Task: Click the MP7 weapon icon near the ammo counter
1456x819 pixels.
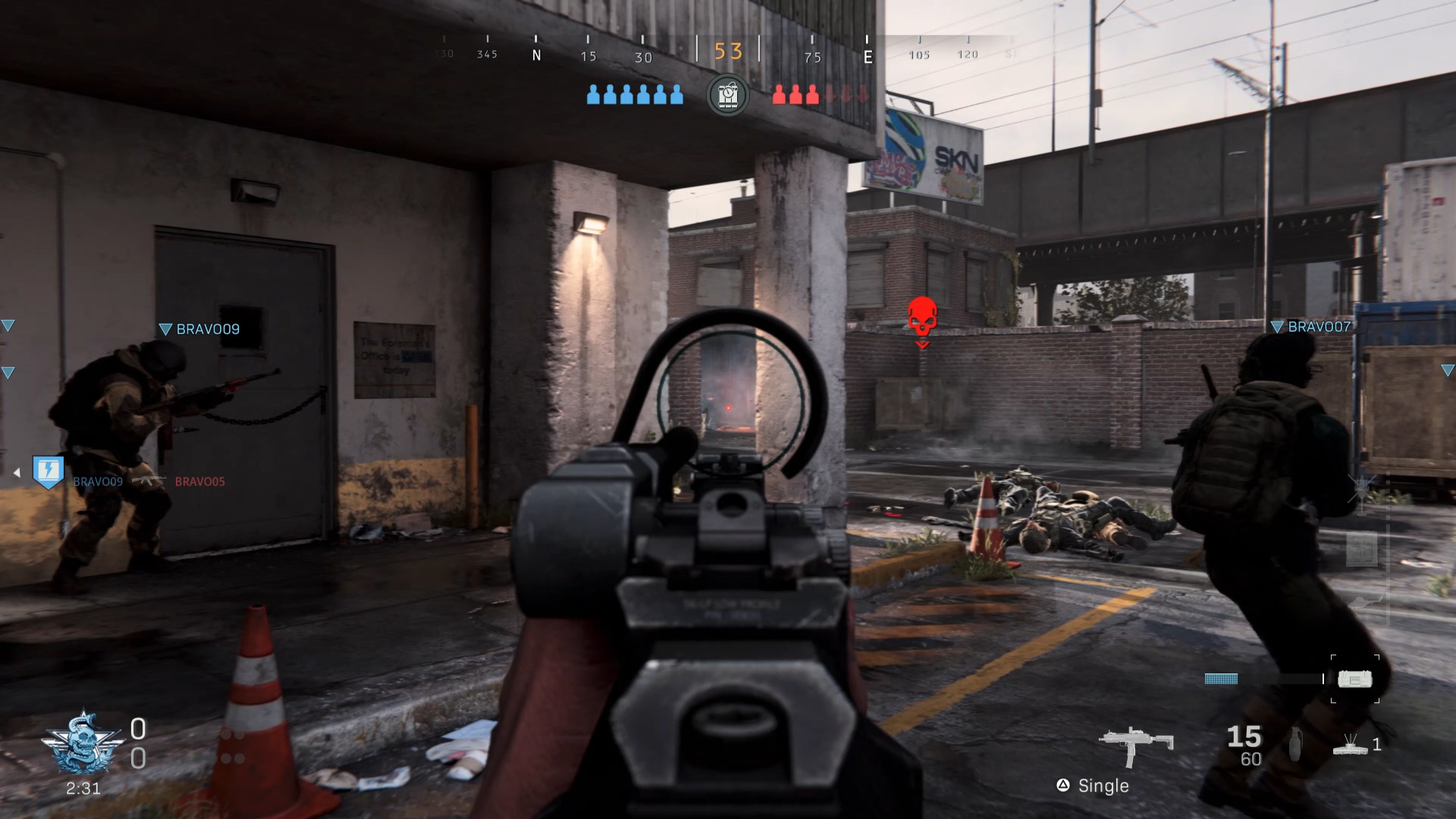Action: 1134,739
